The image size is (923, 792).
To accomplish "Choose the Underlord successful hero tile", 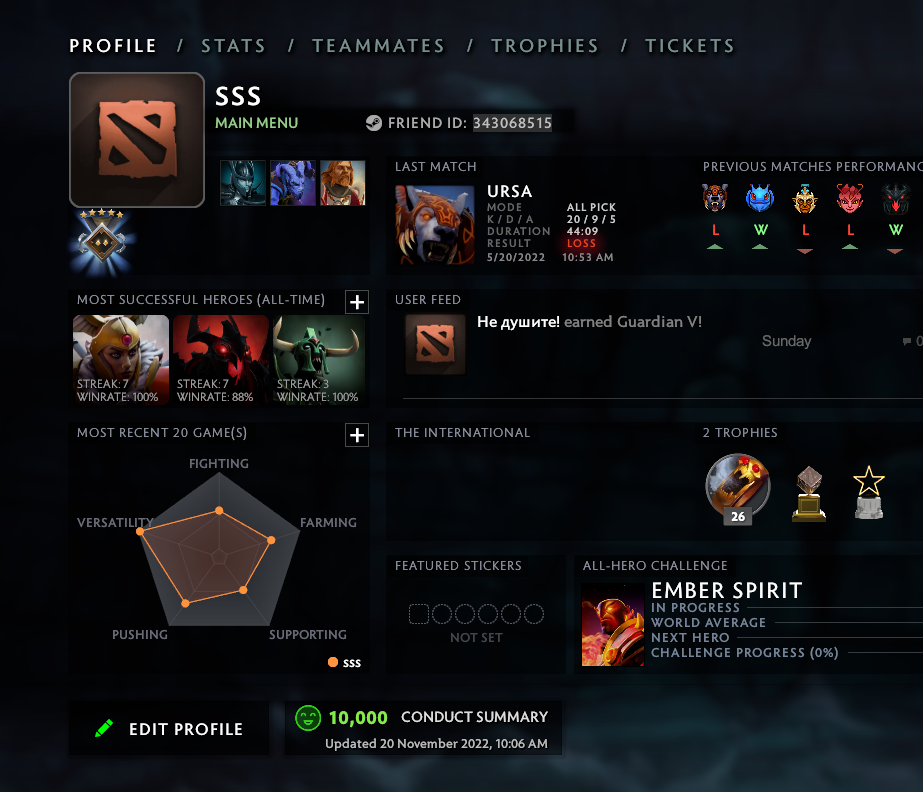I will tap(320, 360).
